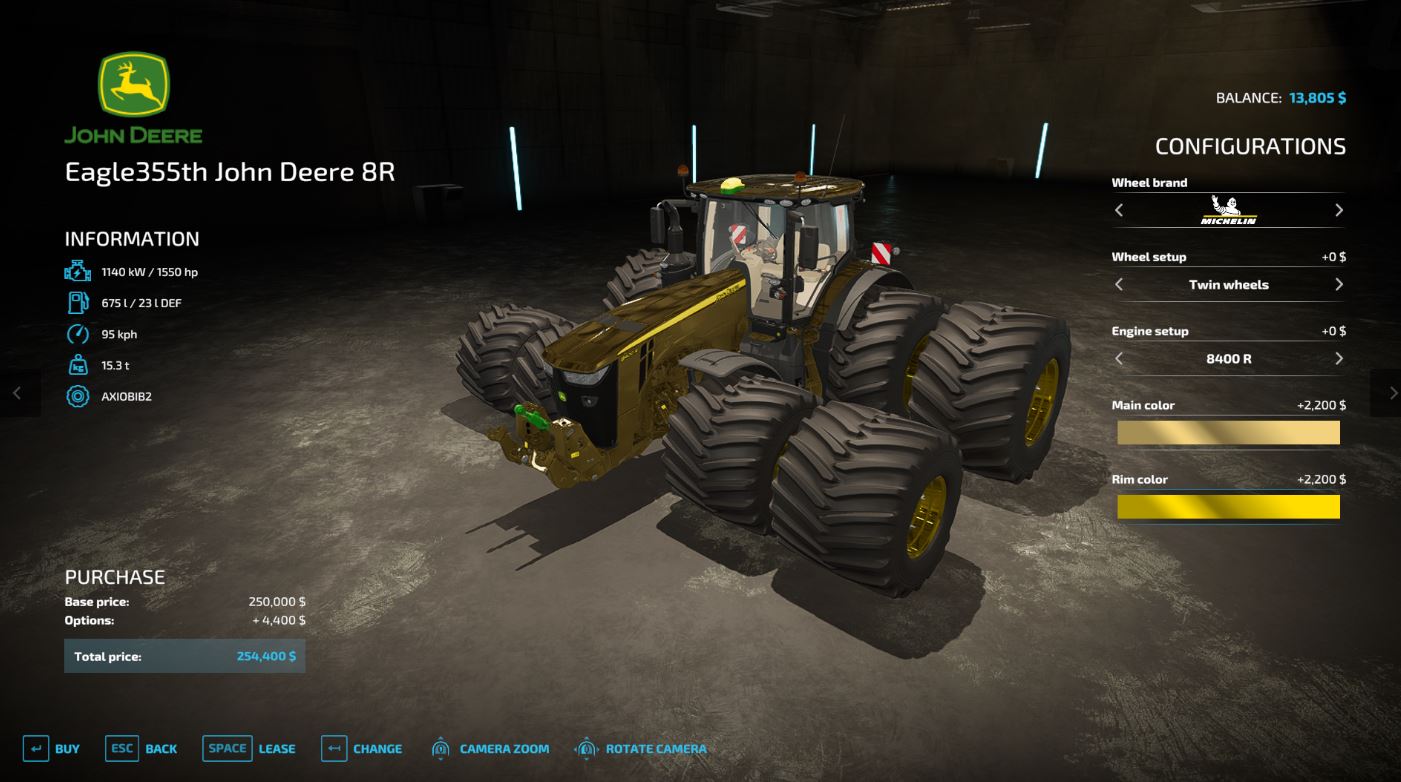Click Back to exit the shop

coord(162,748)
